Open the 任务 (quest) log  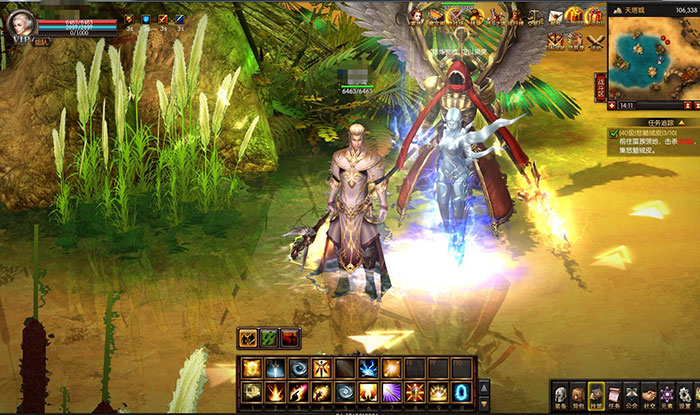point(615,396)
